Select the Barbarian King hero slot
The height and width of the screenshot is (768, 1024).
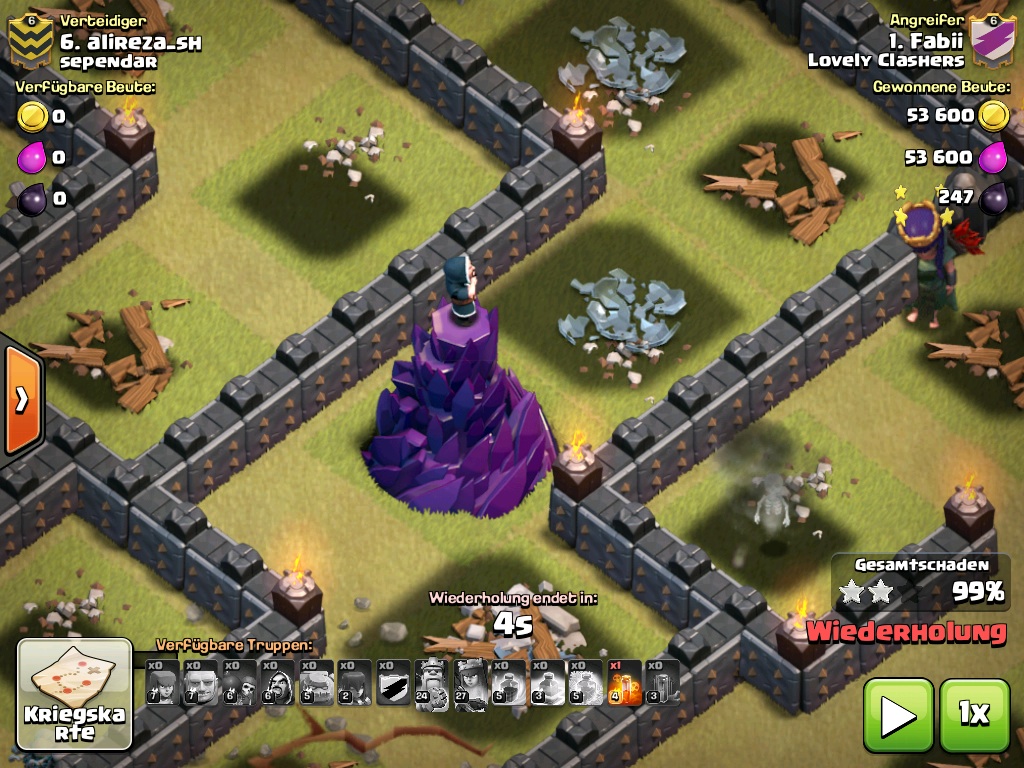[432, 683]
